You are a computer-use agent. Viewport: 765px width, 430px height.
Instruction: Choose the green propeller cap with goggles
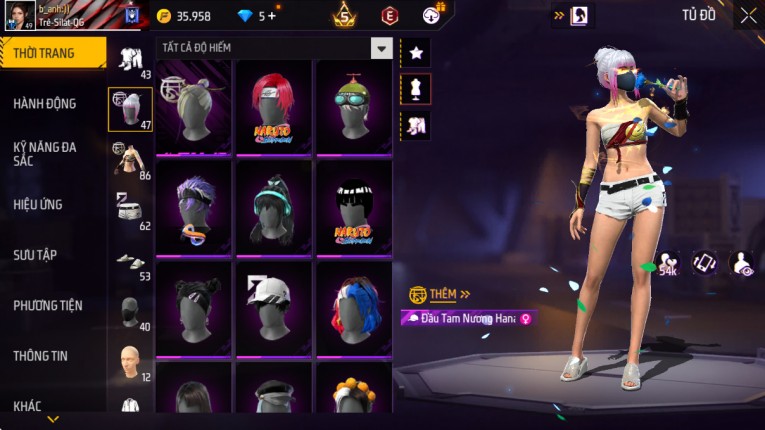tap(354, 107)
